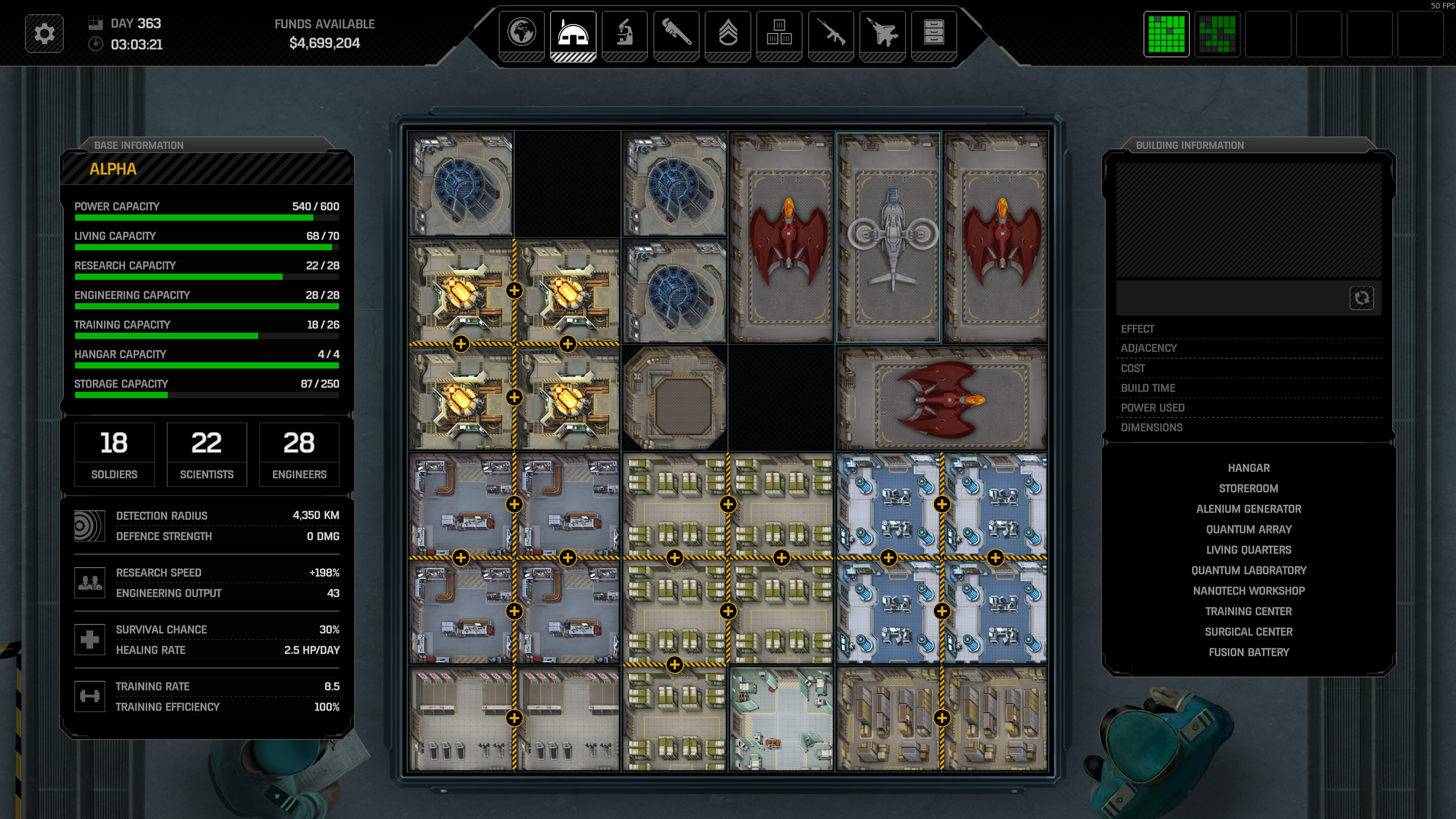The image size is (1456, 819).
Task: Open the settings gear menu
Action: click(x=44, y=34)
